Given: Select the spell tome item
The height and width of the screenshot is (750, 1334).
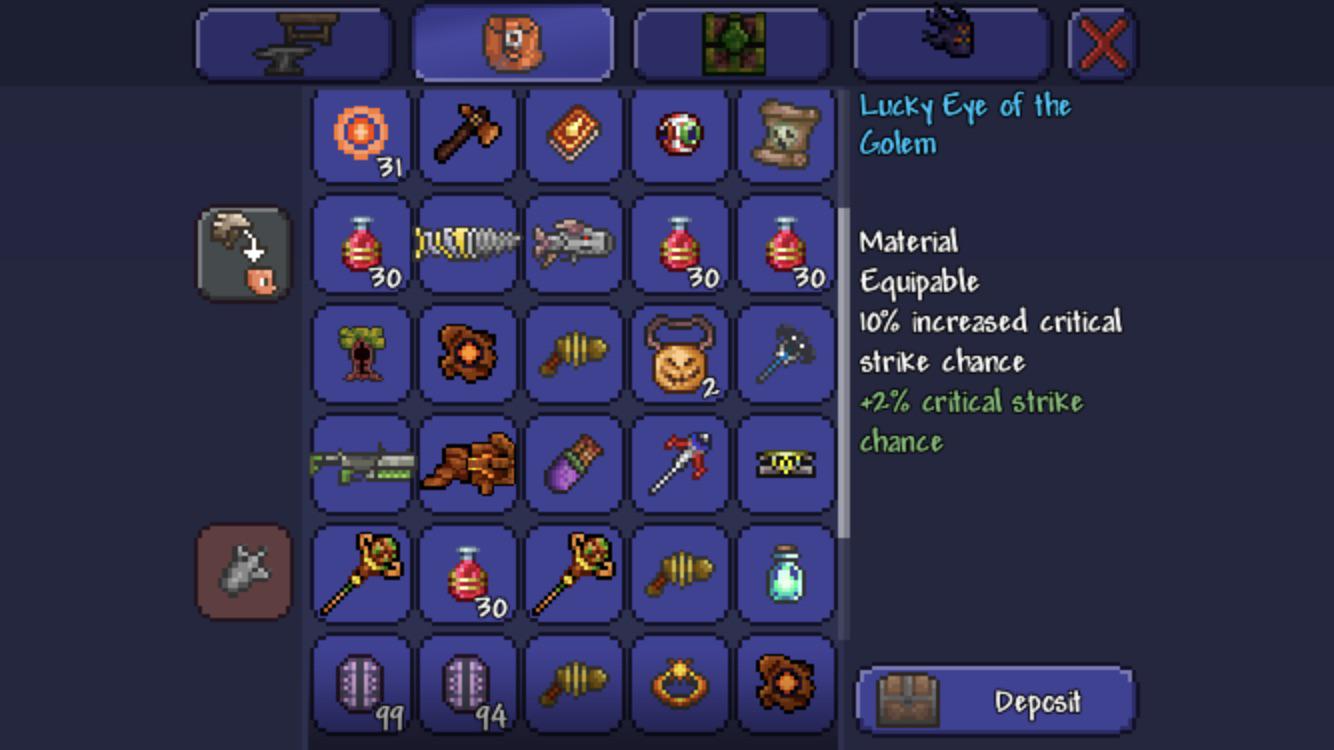Looking at the screenshot, I should [573, 137].
